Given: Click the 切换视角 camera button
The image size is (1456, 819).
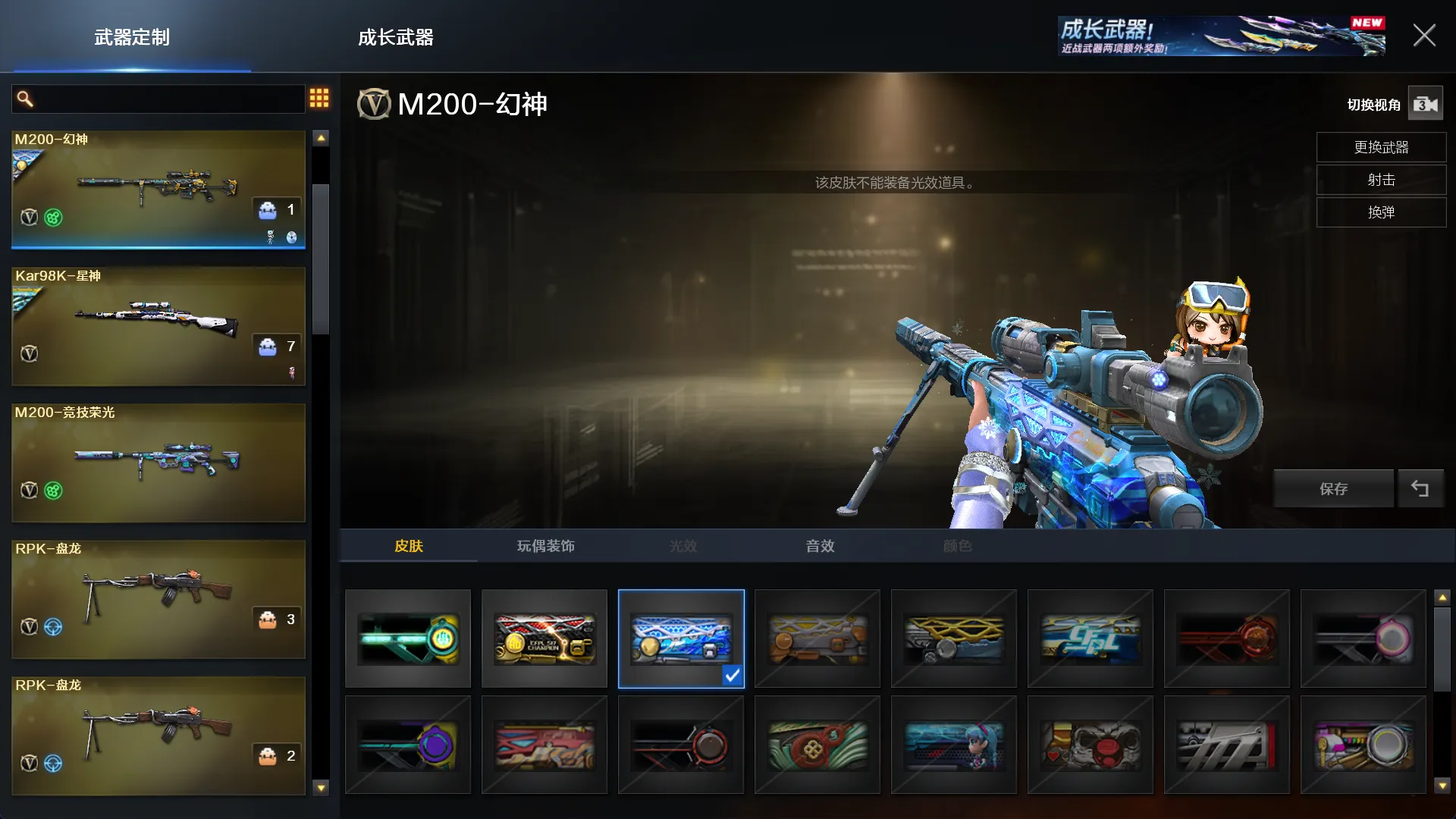Looking at the screenshot, I should [x=1425, y=105].
